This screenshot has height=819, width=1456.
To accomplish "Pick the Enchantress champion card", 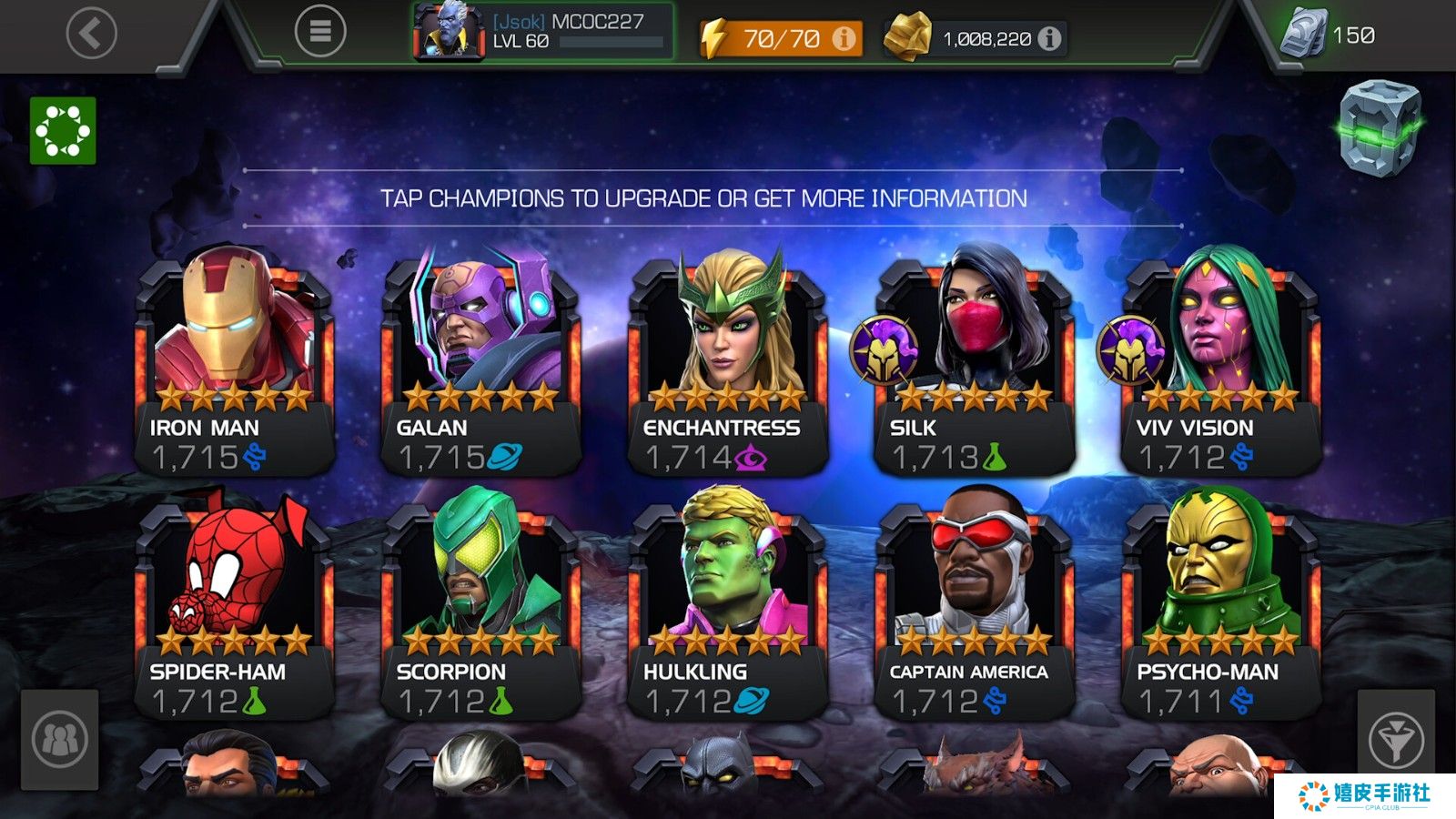I will point(727,364).
